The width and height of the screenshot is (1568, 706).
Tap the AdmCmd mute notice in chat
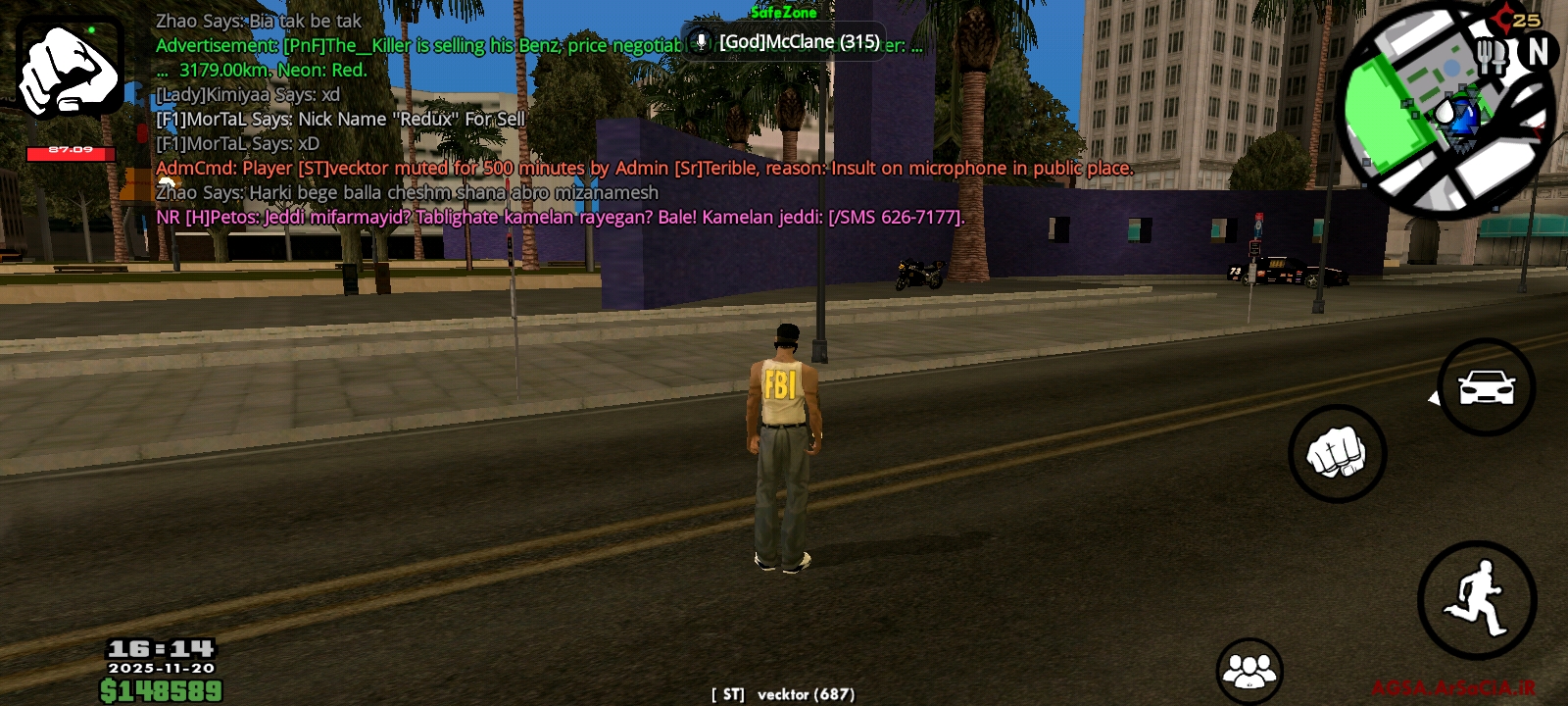(645, 169)
